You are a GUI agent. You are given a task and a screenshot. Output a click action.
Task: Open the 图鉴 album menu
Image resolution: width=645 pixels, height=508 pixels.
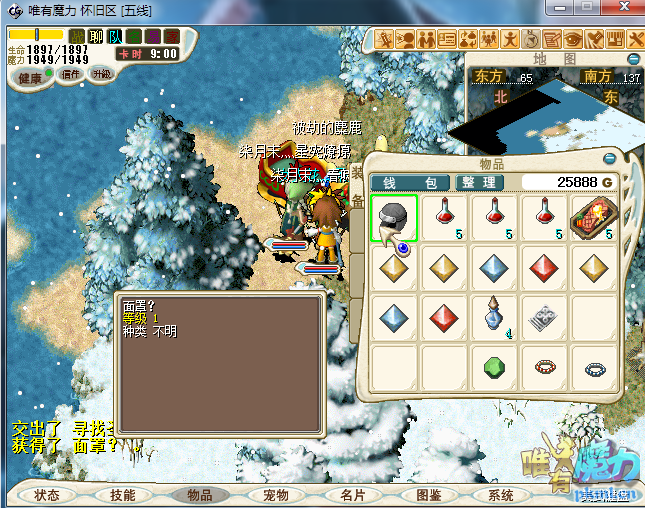click(427, 495)
